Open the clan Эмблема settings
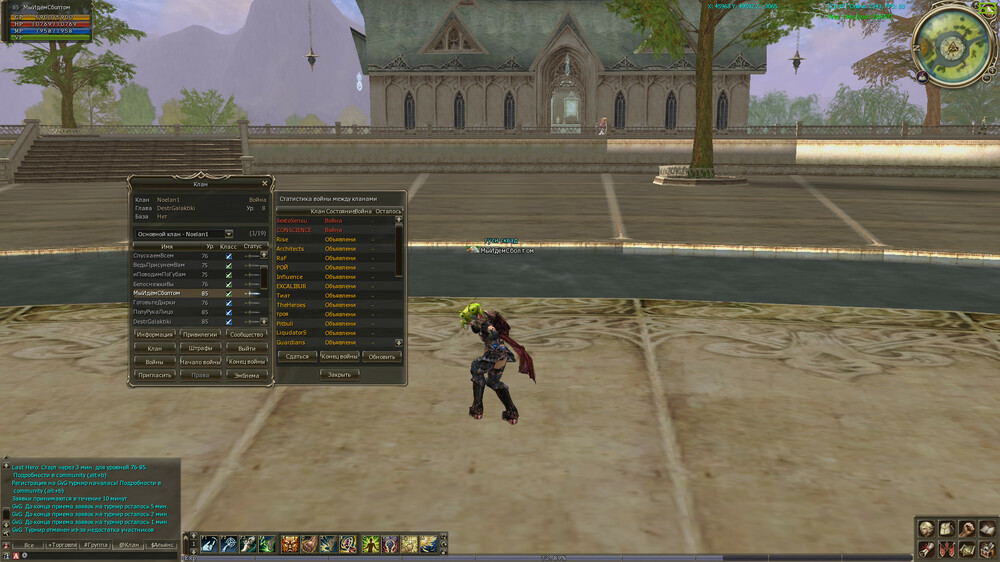1000x562 pixels. pos(247,375)
